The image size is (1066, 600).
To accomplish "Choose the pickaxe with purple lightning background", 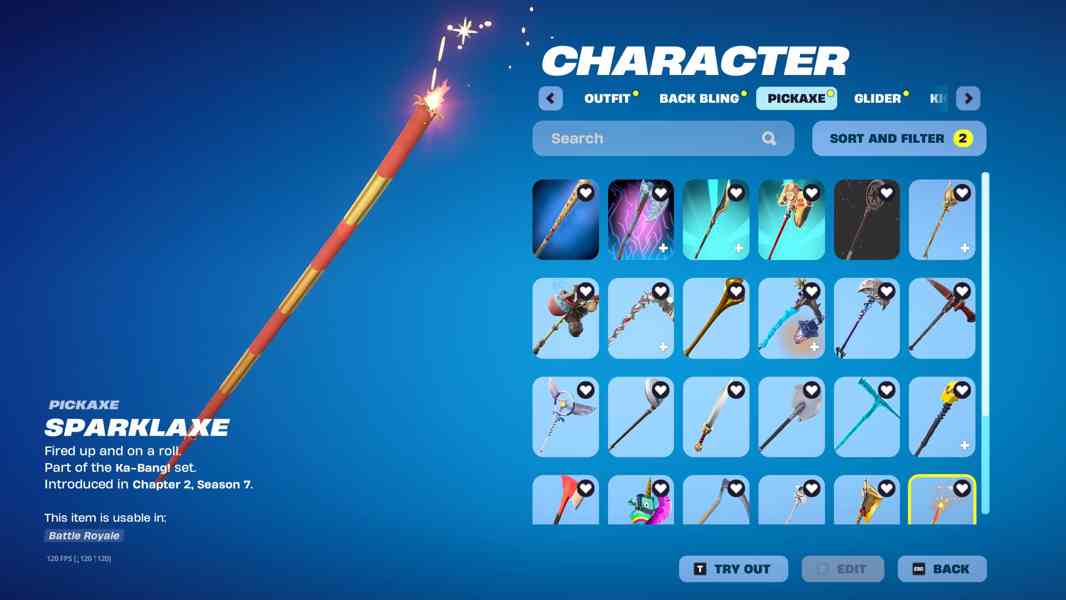I will click(641, 220).
